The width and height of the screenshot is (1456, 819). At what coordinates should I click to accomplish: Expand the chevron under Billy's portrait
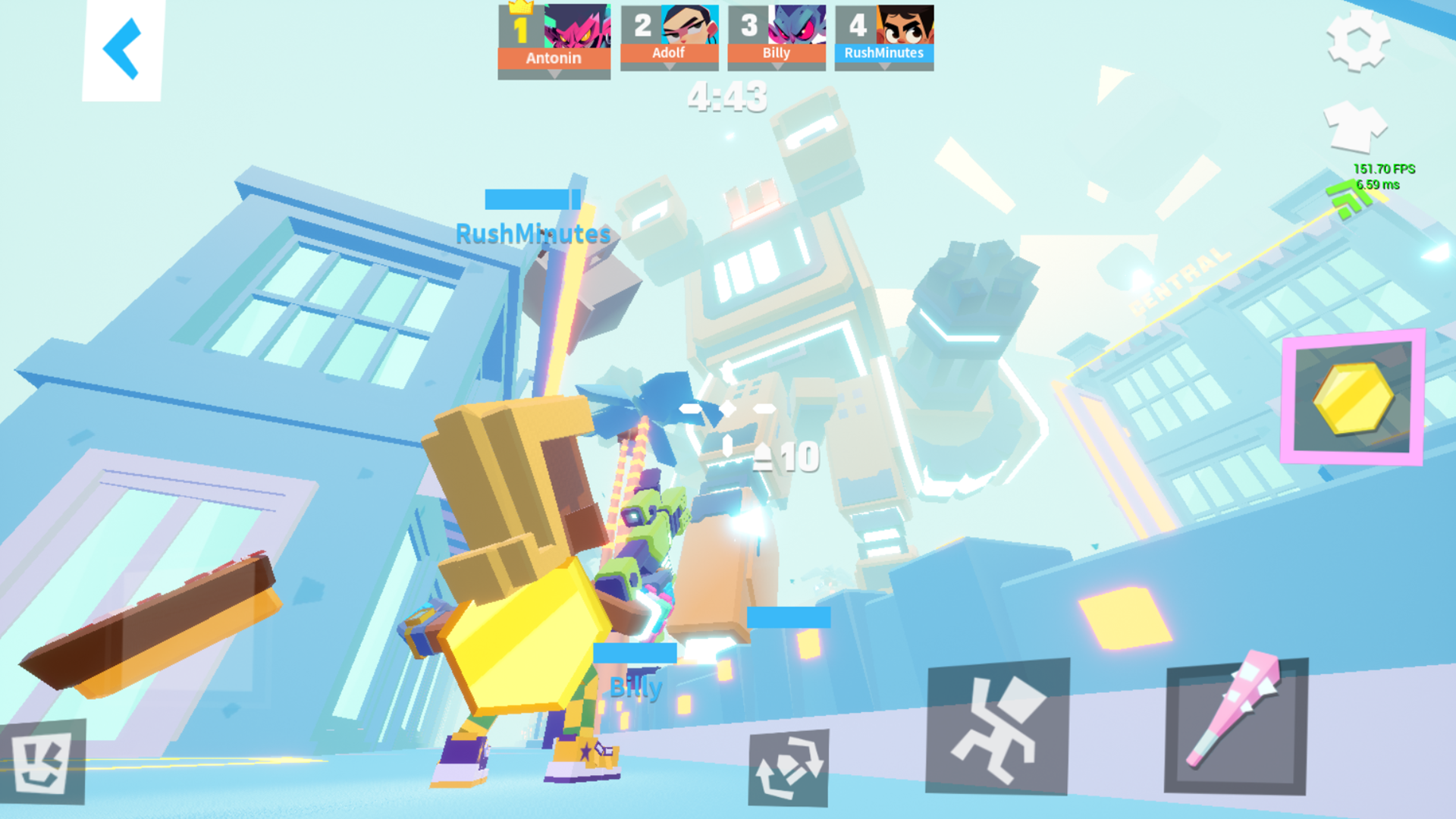775,67
